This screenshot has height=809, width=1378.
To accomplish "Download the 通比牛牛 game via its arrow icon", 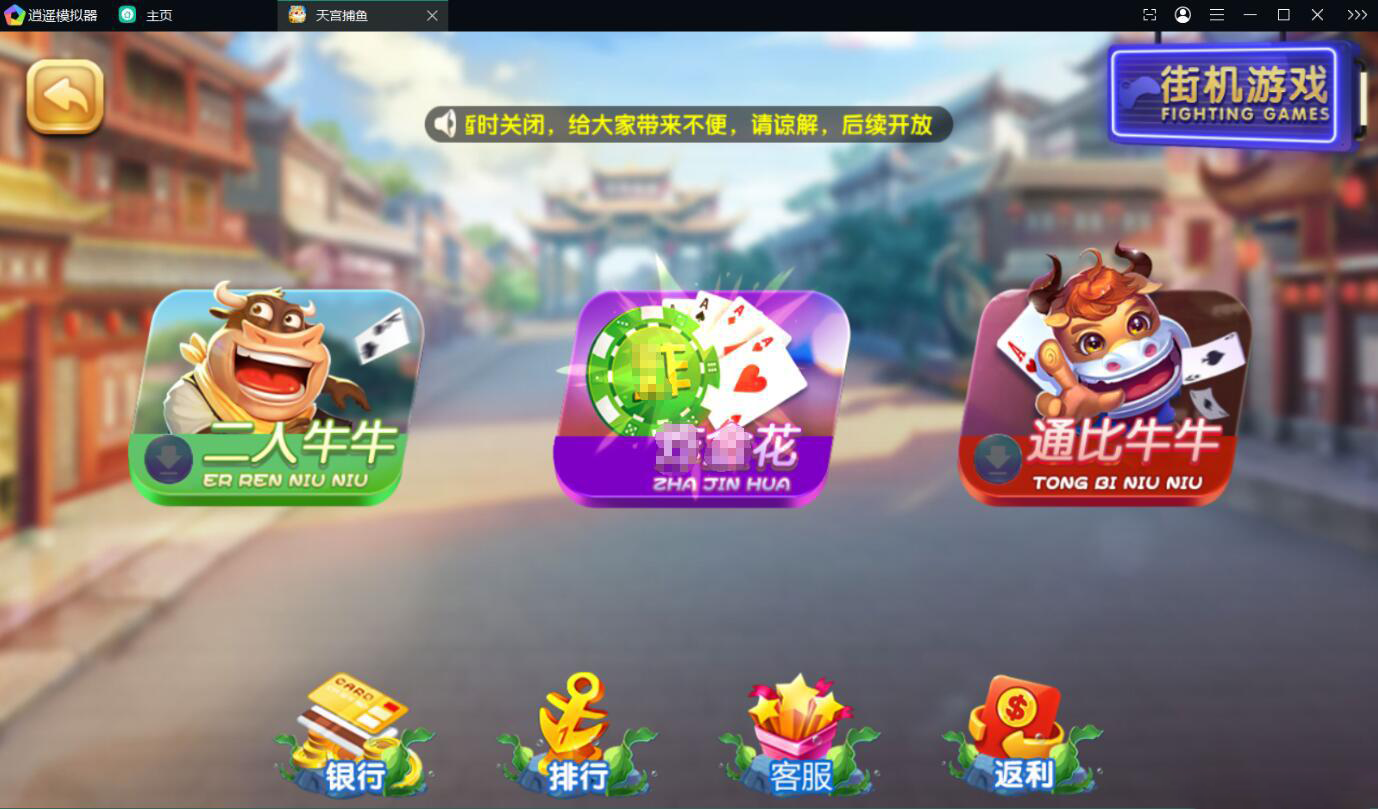I will (x=995, y=456).
